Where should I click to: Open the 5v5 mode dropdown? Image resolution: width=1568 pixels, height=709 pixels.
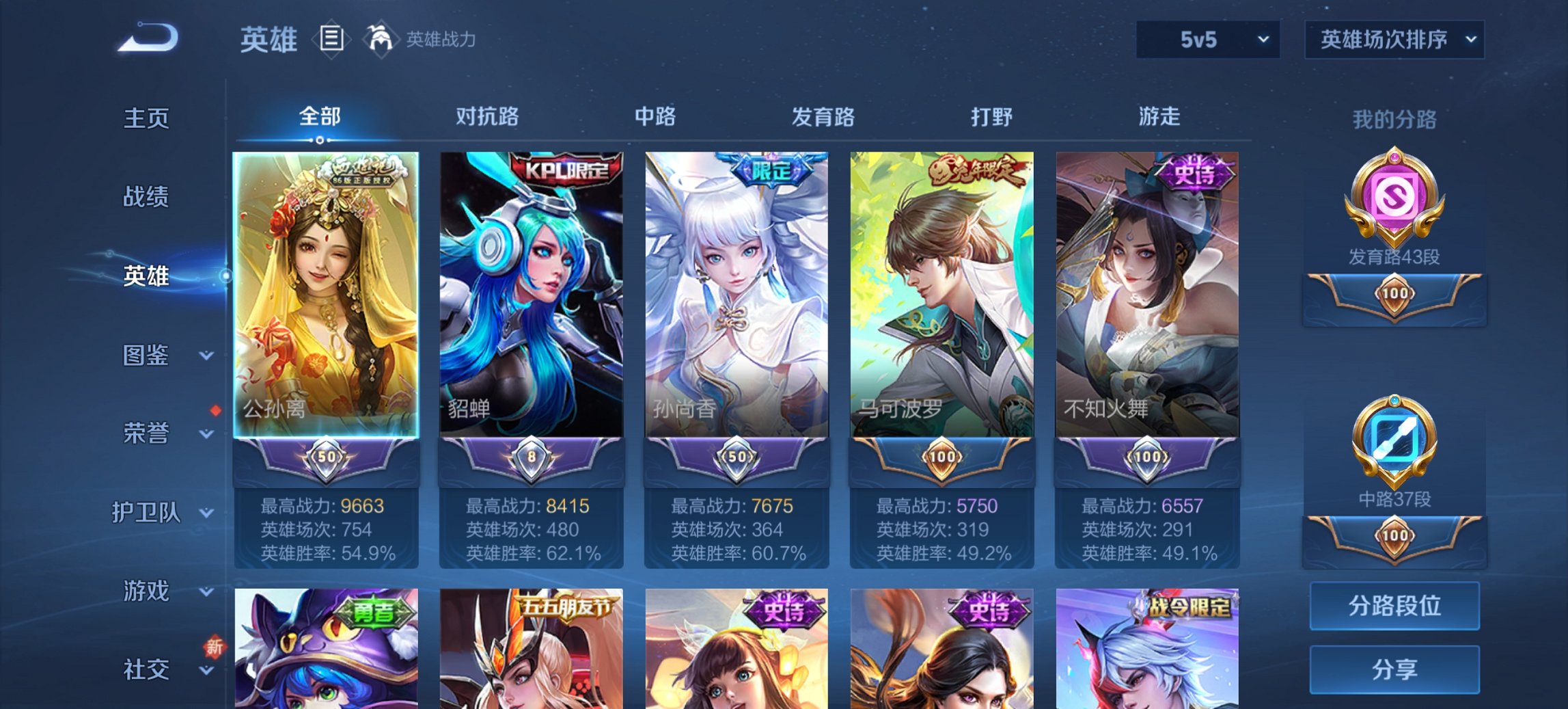pos(1206,41)
